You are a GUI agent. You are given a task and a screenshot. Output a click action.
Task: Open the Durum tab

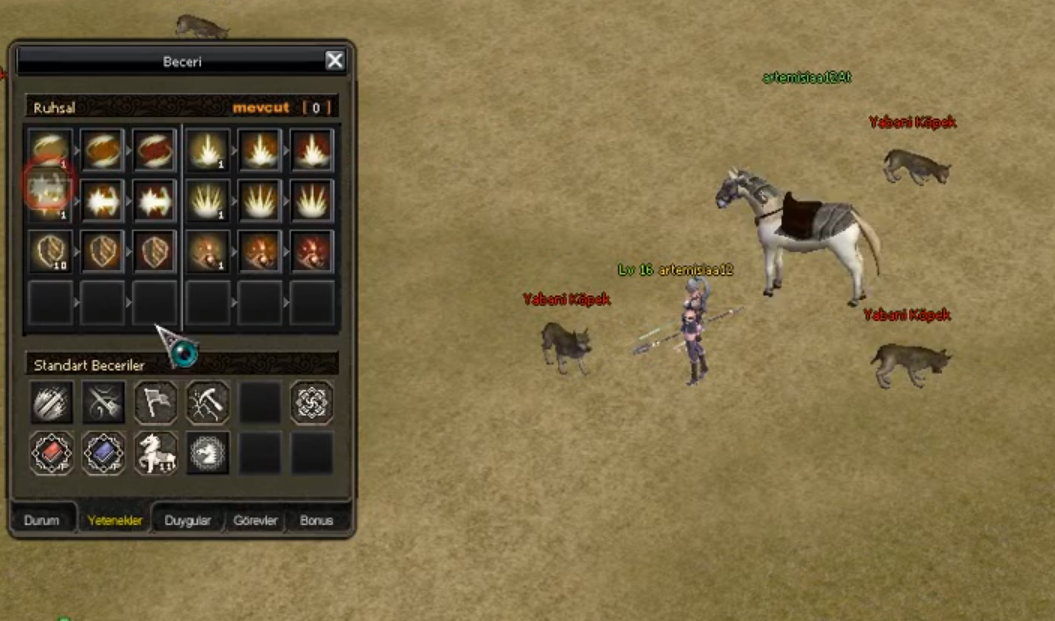[x=42, y=521]
